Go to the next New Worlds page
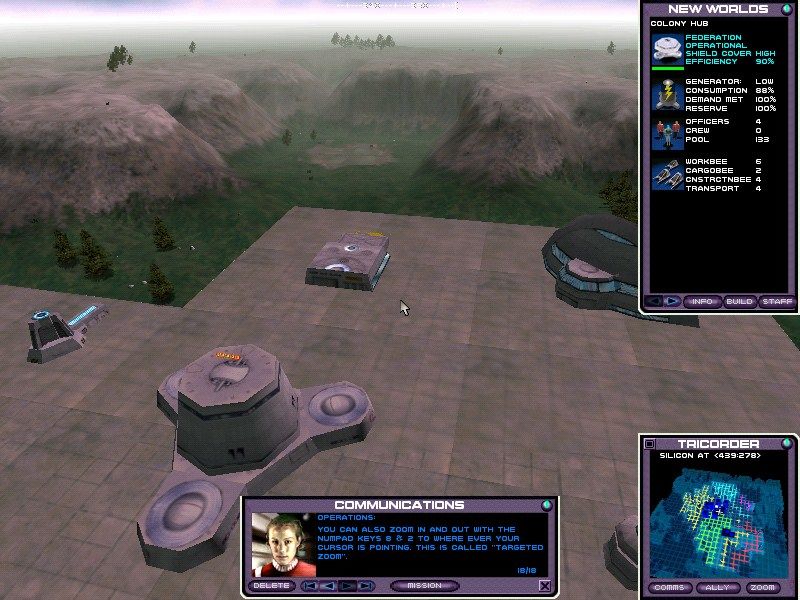 [x=672, y=301]
